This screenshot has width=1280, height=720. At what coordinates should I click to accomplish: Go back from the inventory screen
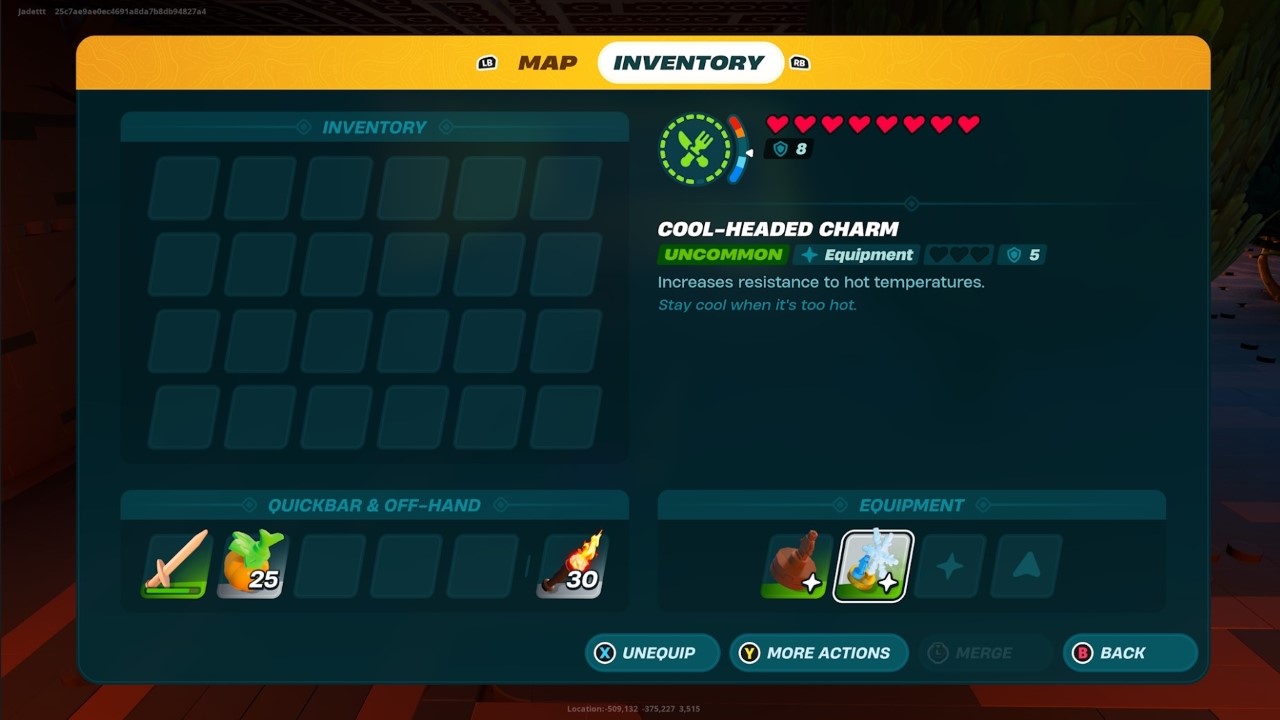1129,653
